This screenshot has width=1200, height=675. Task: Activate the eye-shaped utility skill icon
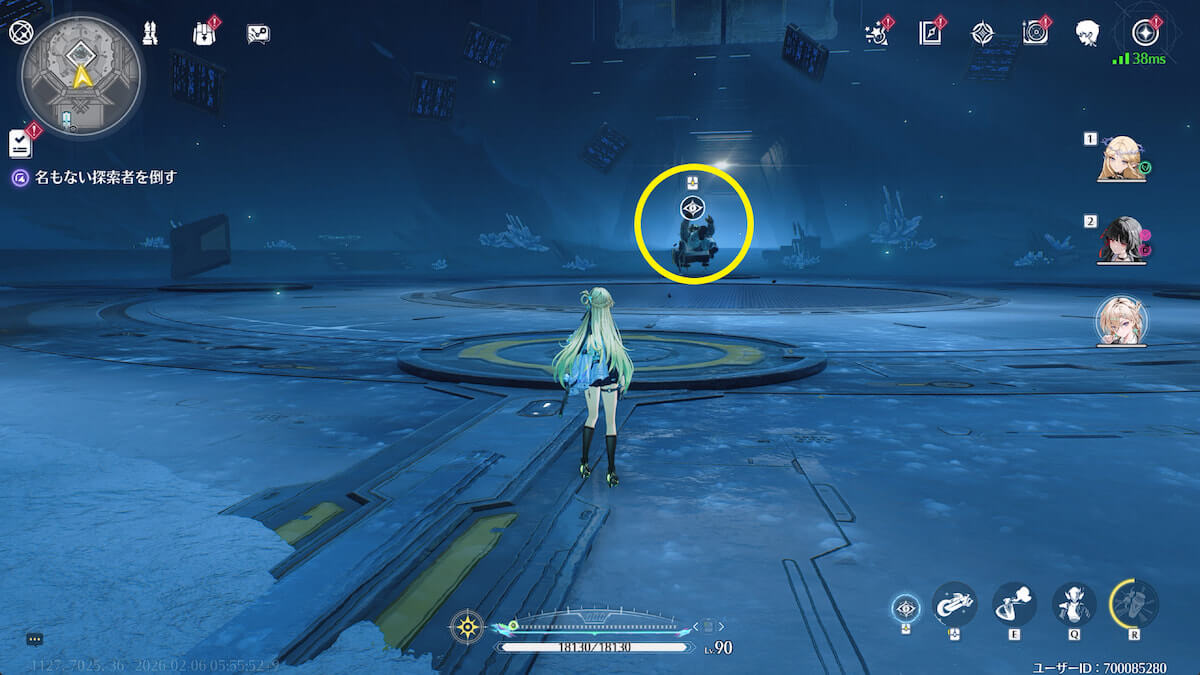[906, 607]
